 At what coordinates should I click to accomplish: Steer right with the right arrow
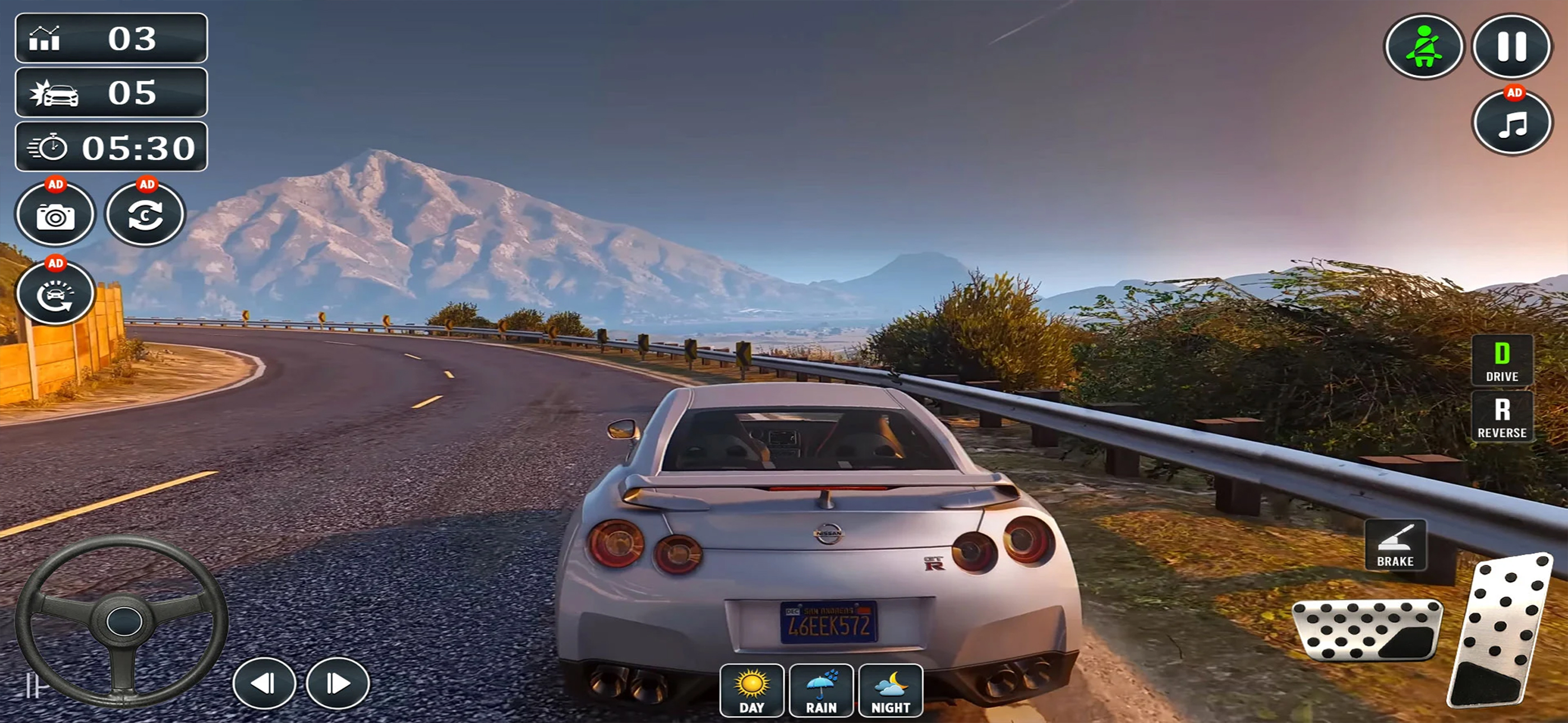point(338,683)
